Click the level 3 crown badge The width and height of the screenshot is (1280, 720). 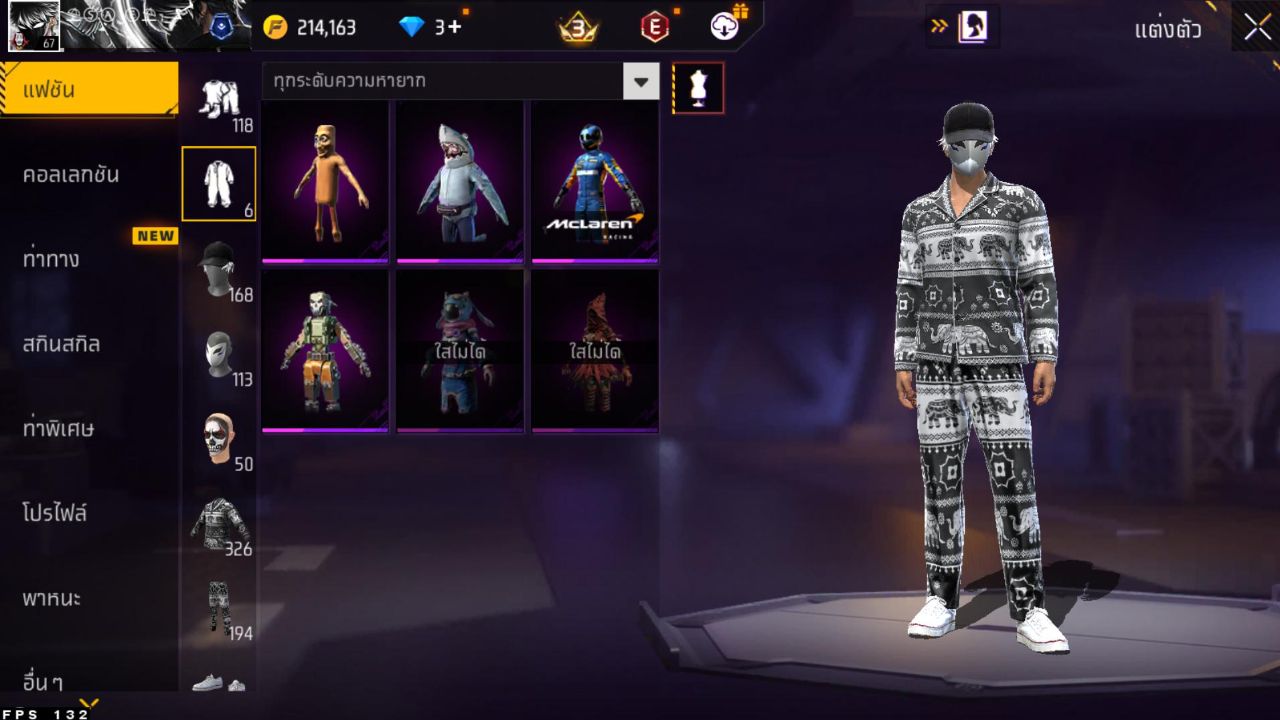point(577,27)
